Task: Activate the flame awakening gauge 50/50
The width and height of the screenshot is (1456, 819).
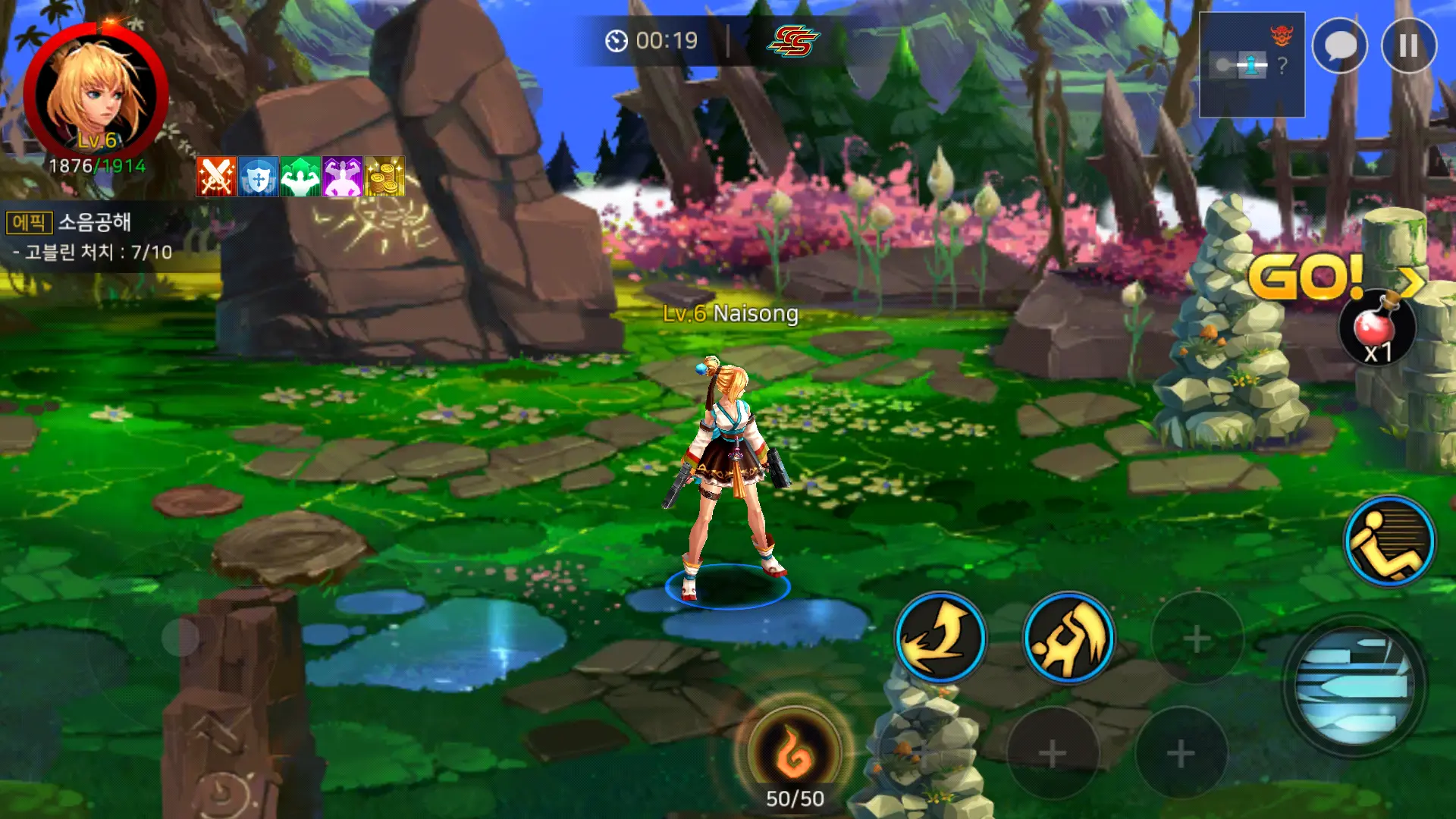Action: (x=794, y=752)
